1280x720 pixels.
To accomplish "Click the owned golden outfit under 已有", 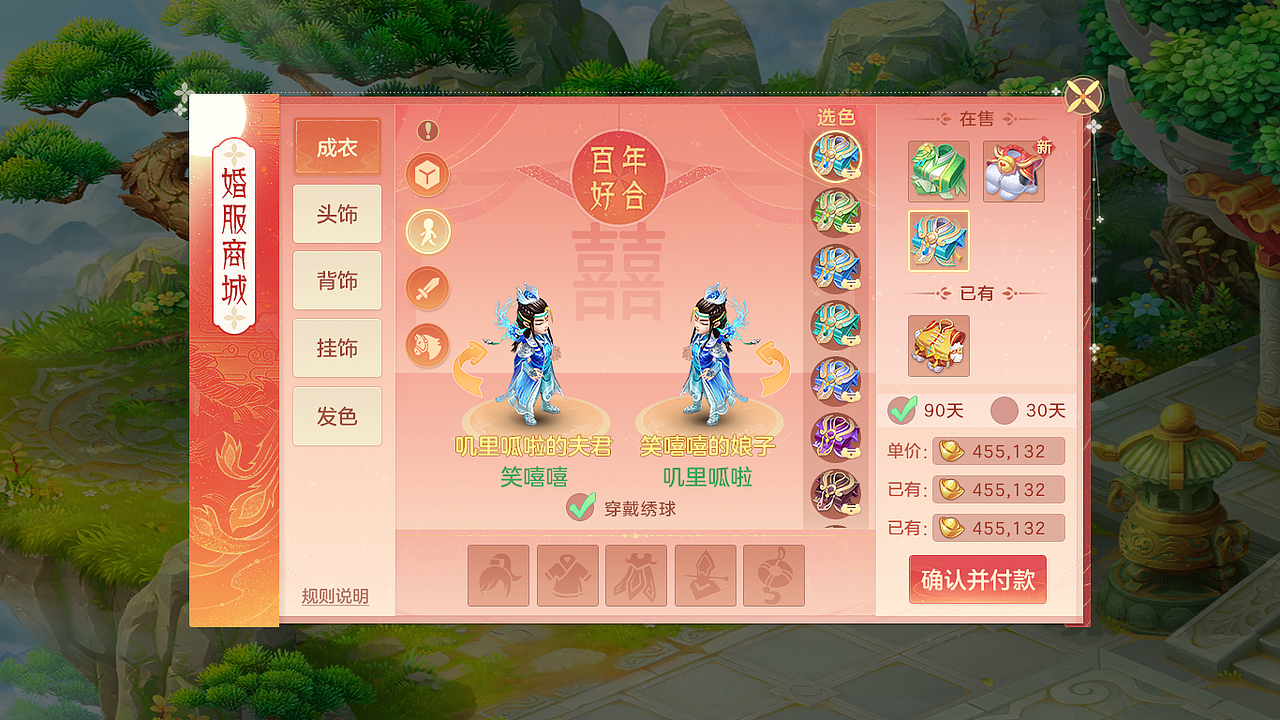I will [x=938, y=345].
